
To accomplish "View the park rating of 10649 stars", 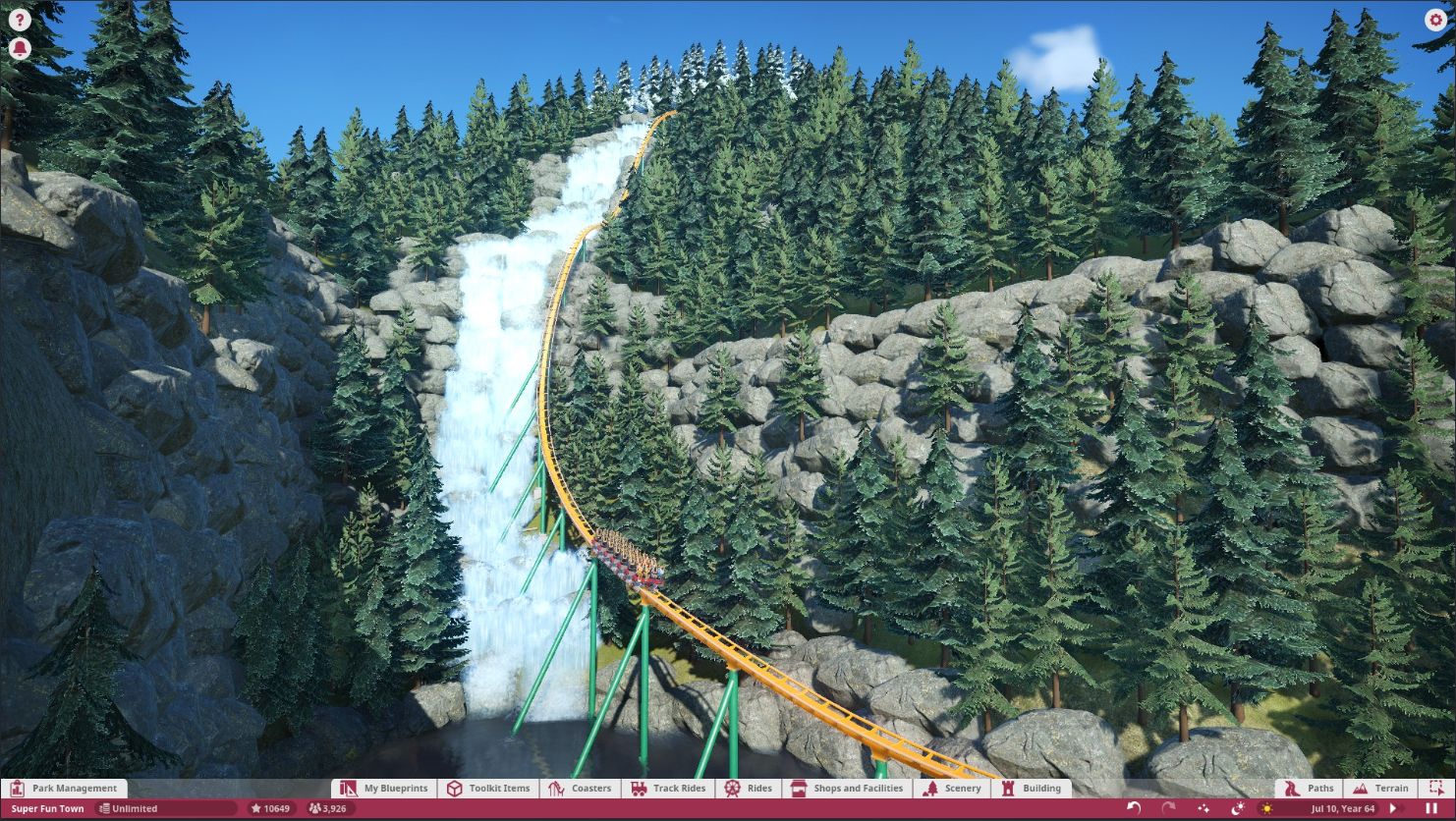I will click(x=269, y=807).
